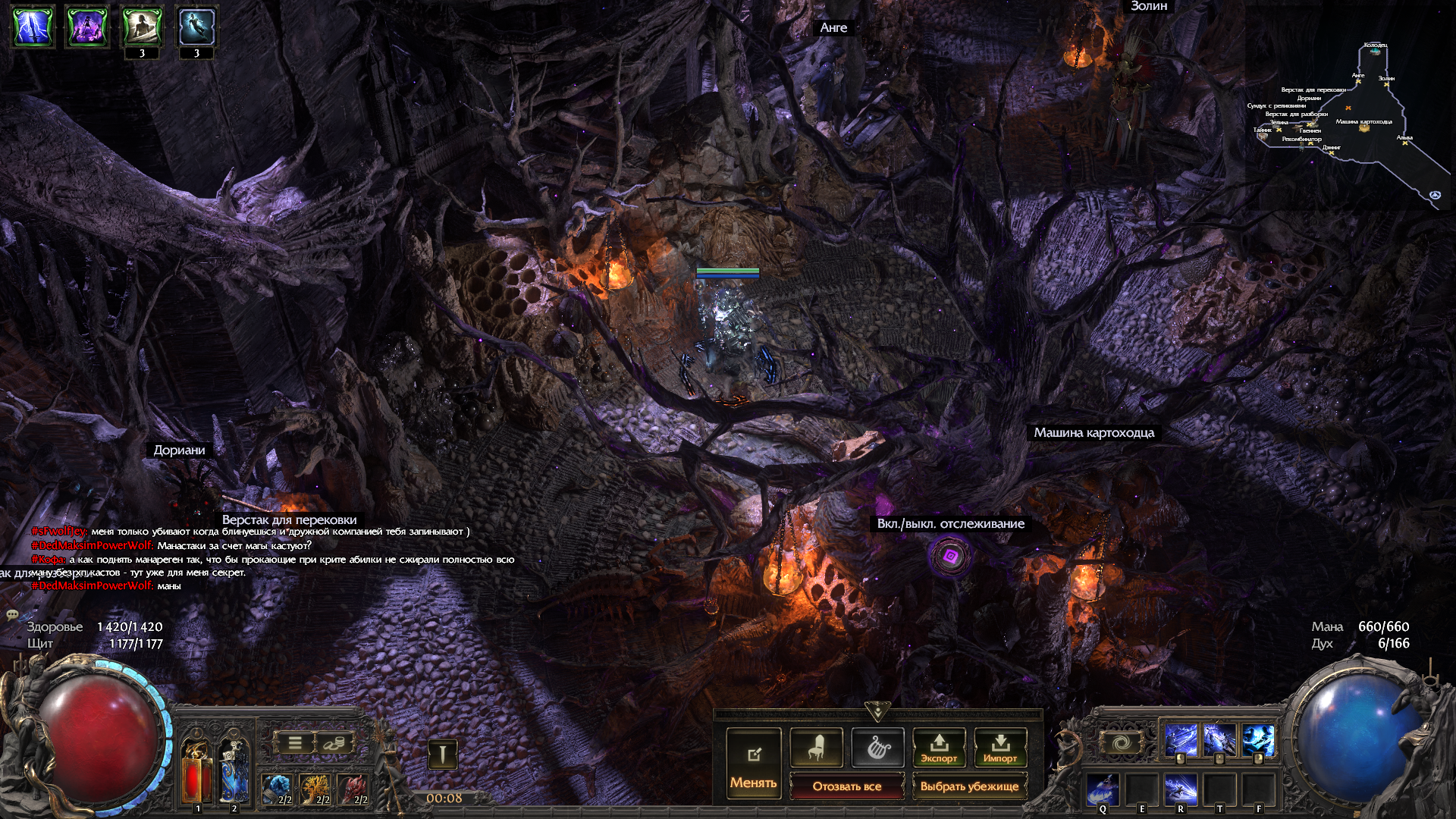Open Выбрать убежище hideout selection
This screenshot has width=1456, height=819.
969,786
